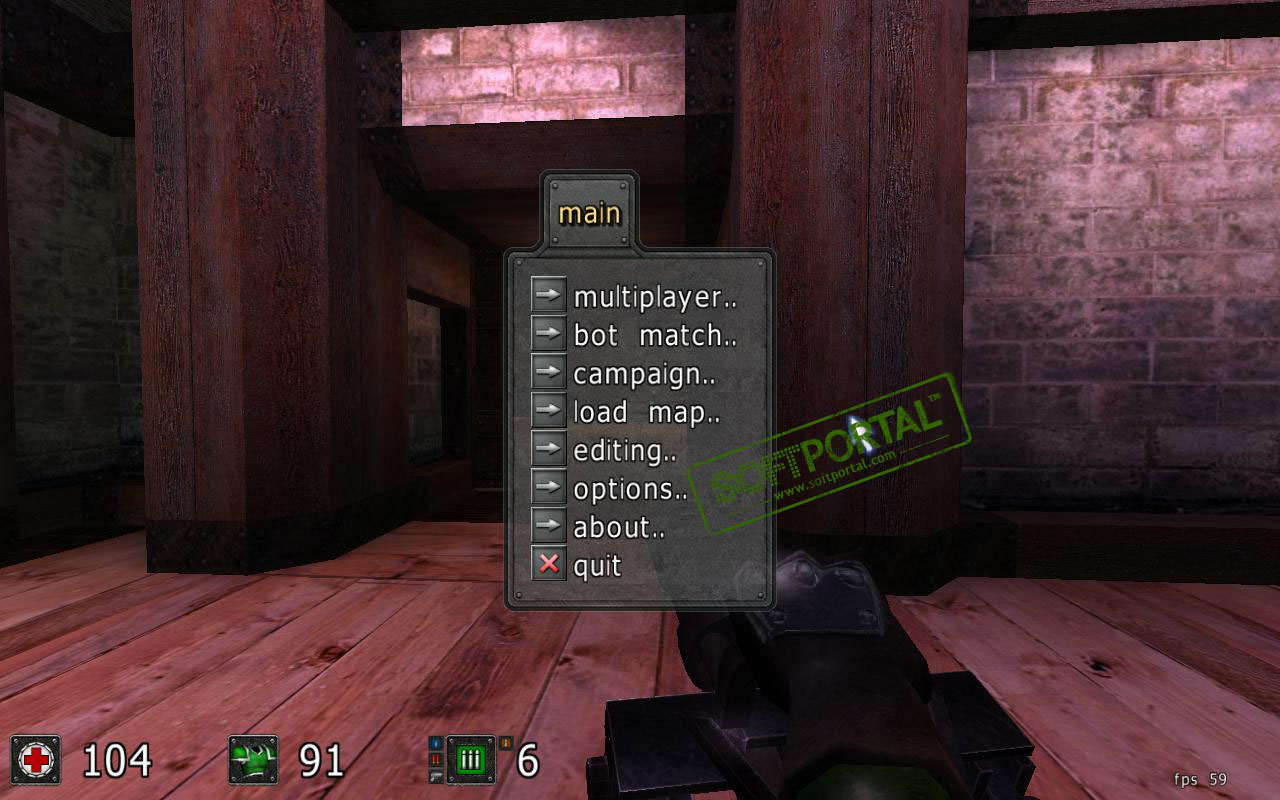Open the load map menu

coord(646,412)
